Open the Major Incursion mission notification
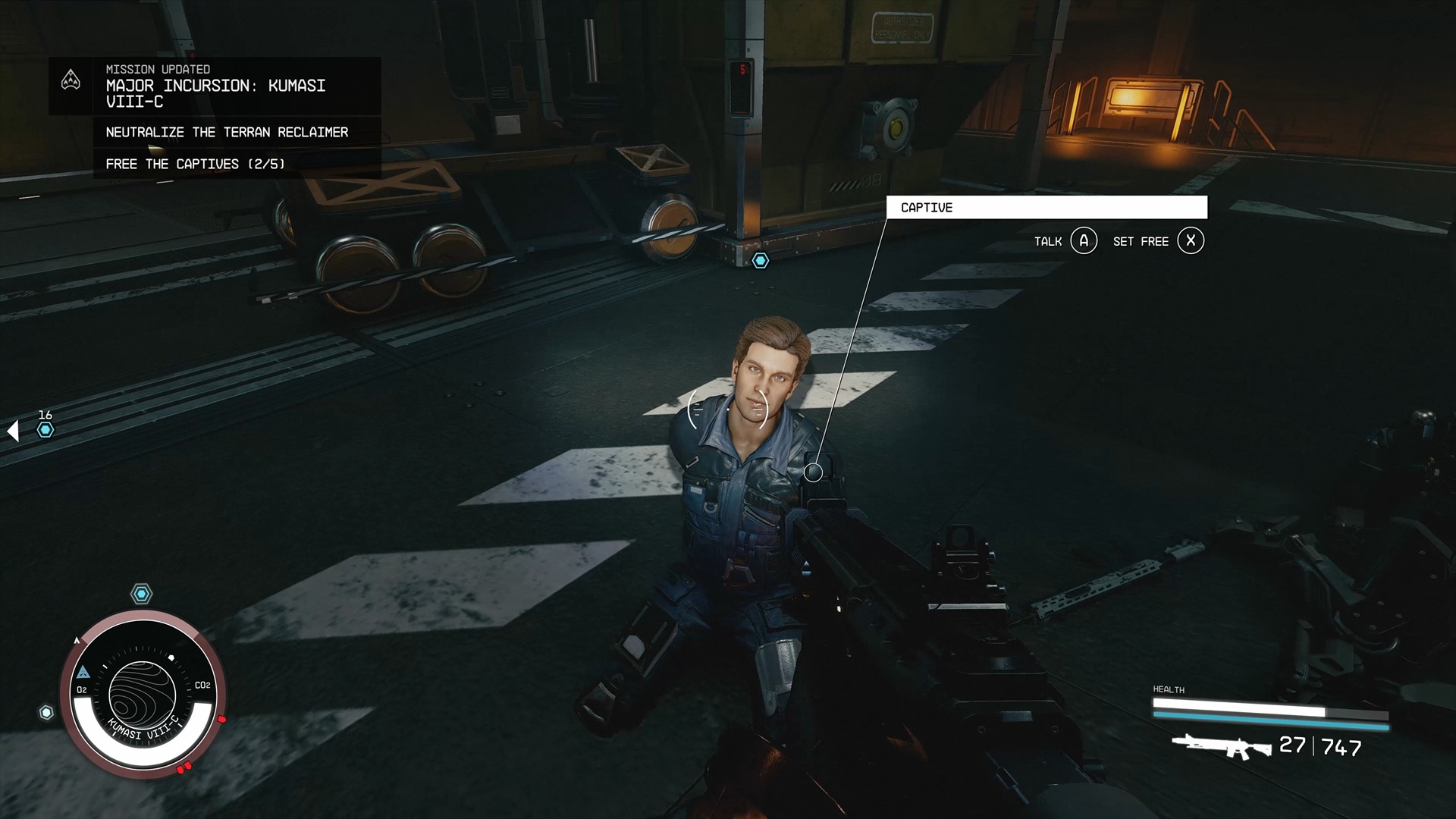 pos(216,86)
